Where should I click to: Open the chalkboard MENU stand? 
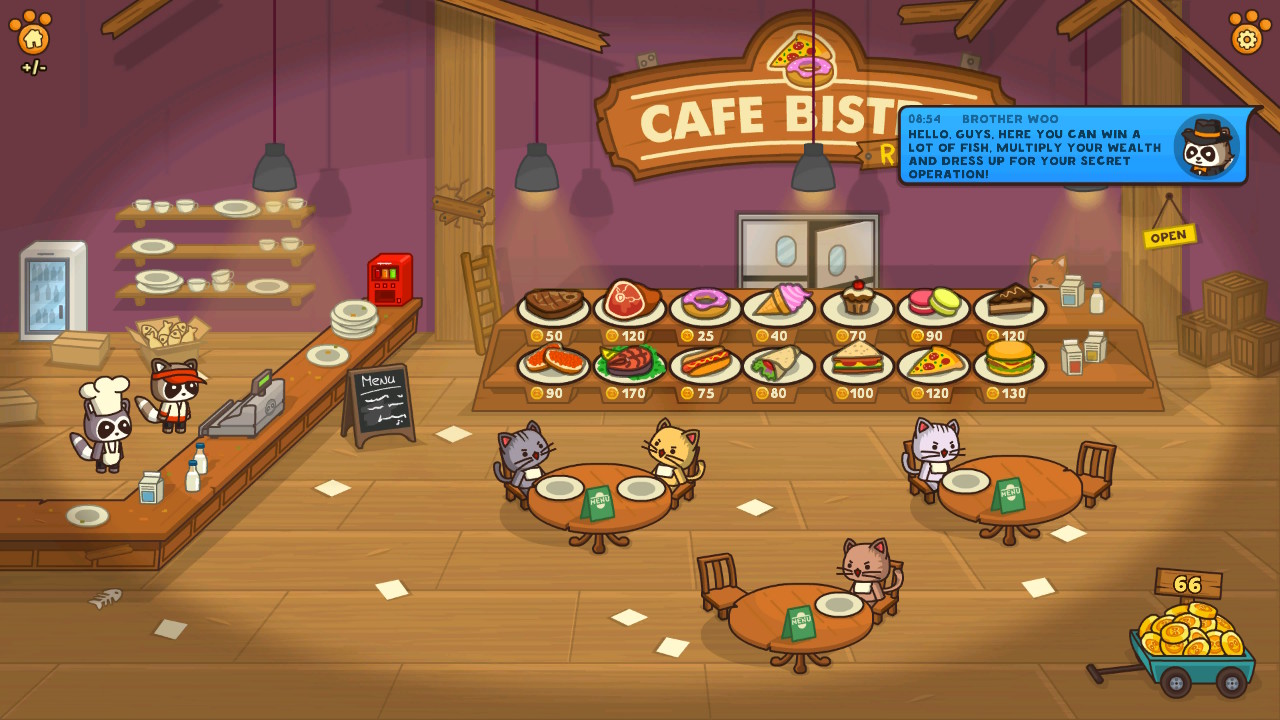coord(378,400)
